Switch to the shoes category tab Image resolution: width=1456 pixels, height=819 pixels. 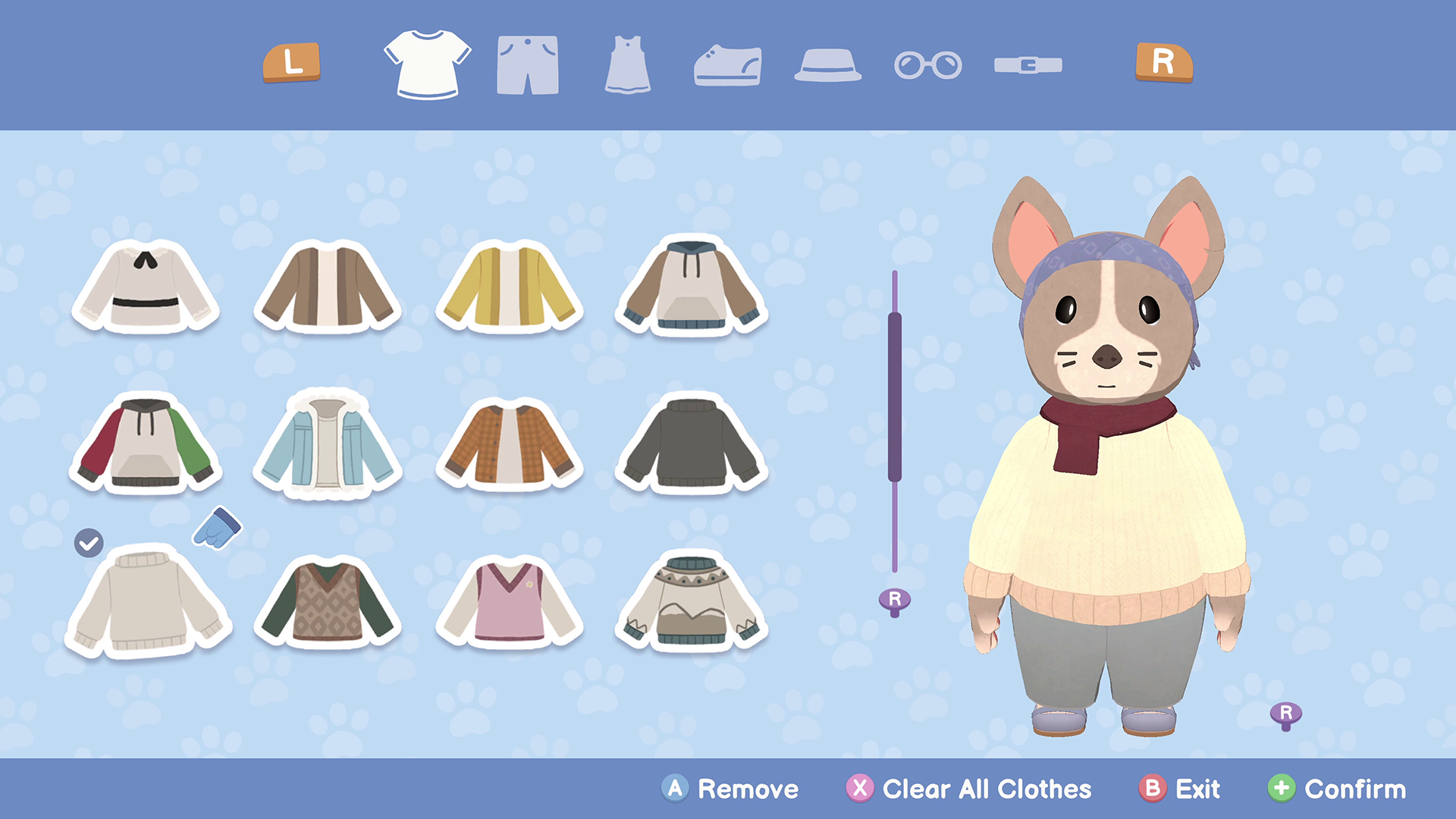click(x=728, y=65)
